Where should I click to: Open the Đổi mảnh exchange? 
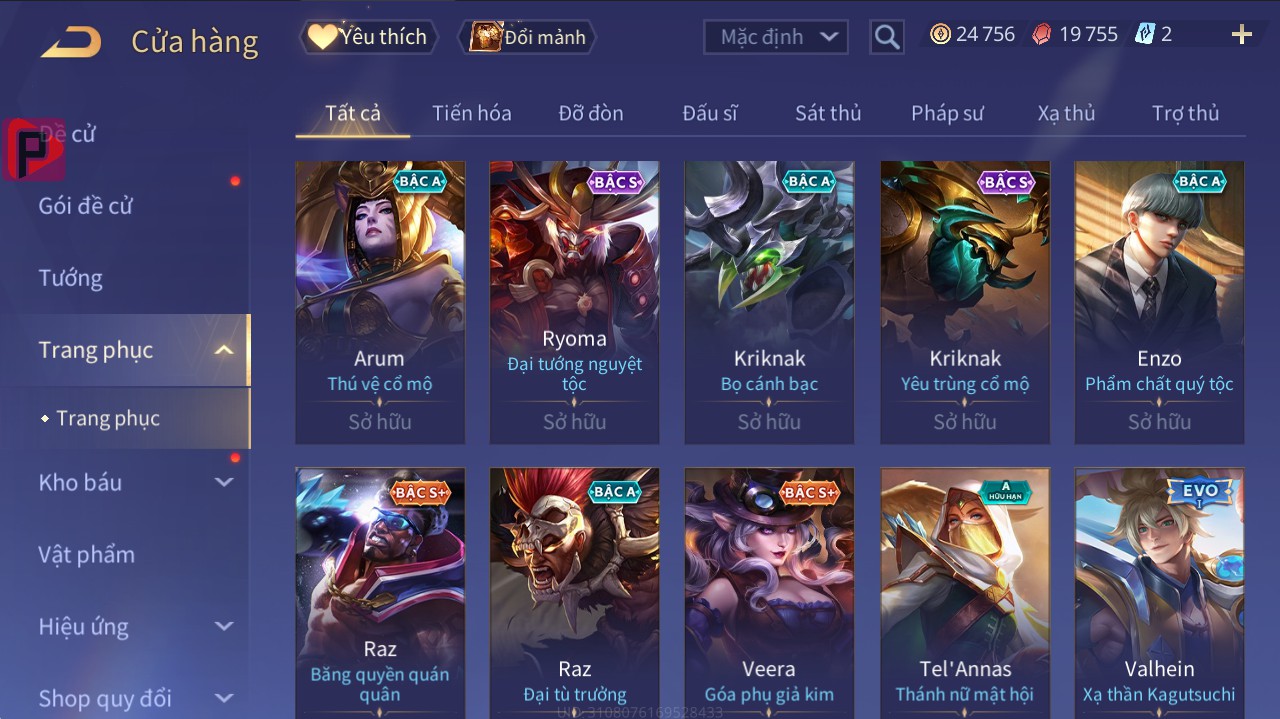click(528, 37)
